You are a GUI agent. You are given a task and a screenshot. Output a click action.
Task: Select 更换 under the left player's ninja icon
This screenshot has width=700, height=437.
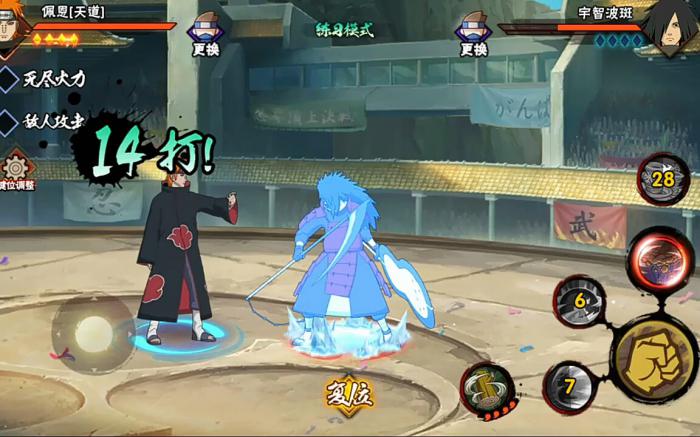tap(205, 36)
